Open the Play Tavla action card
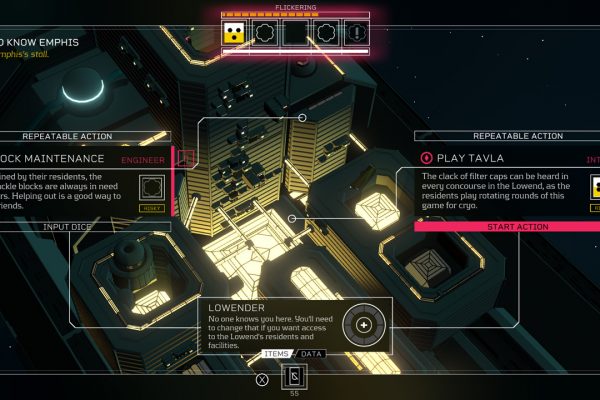The height and width of the screenshot is (400, 600). point(500,185)
